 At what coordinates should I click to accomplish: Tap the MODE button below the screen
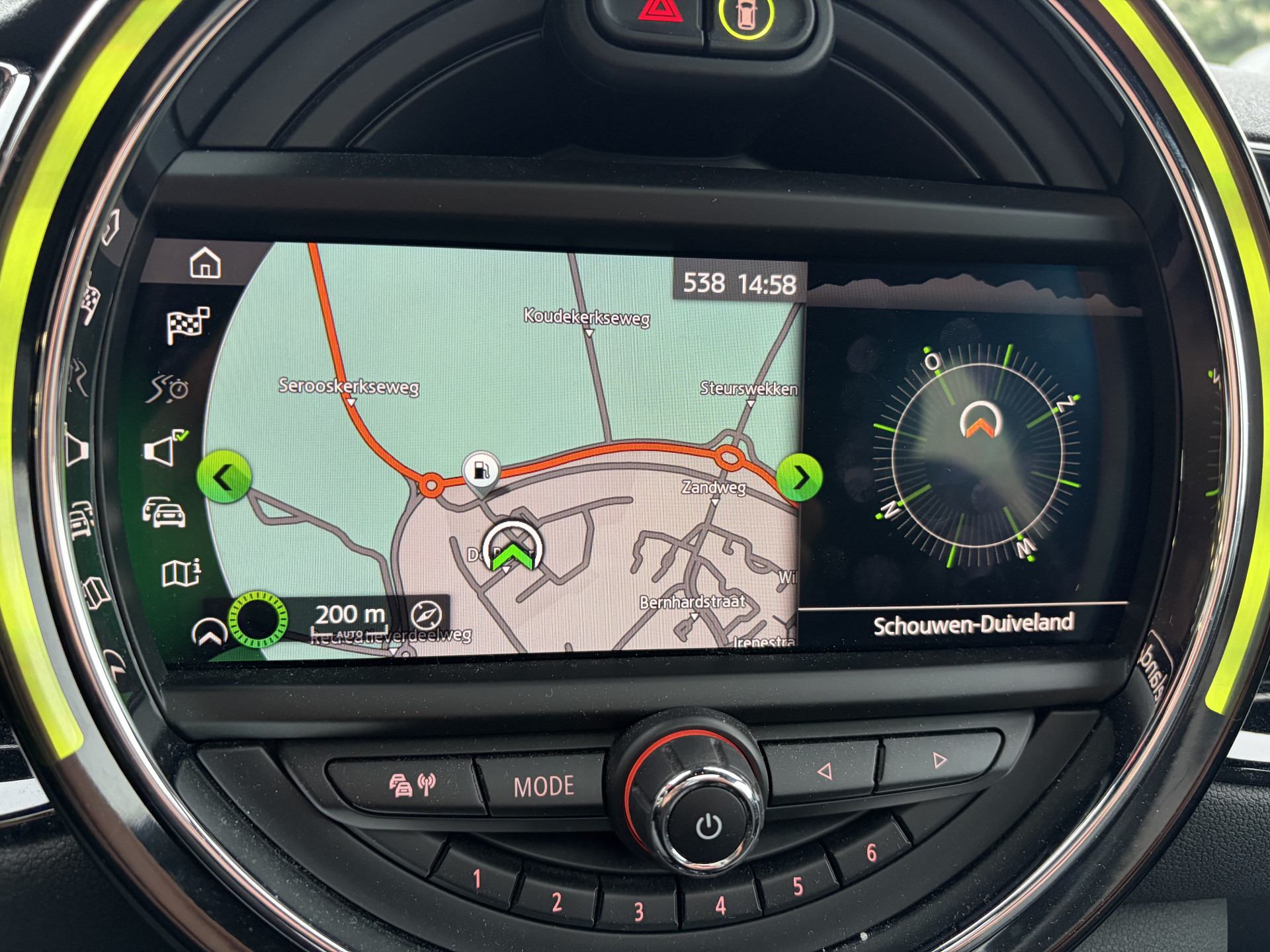click(544, 786)
